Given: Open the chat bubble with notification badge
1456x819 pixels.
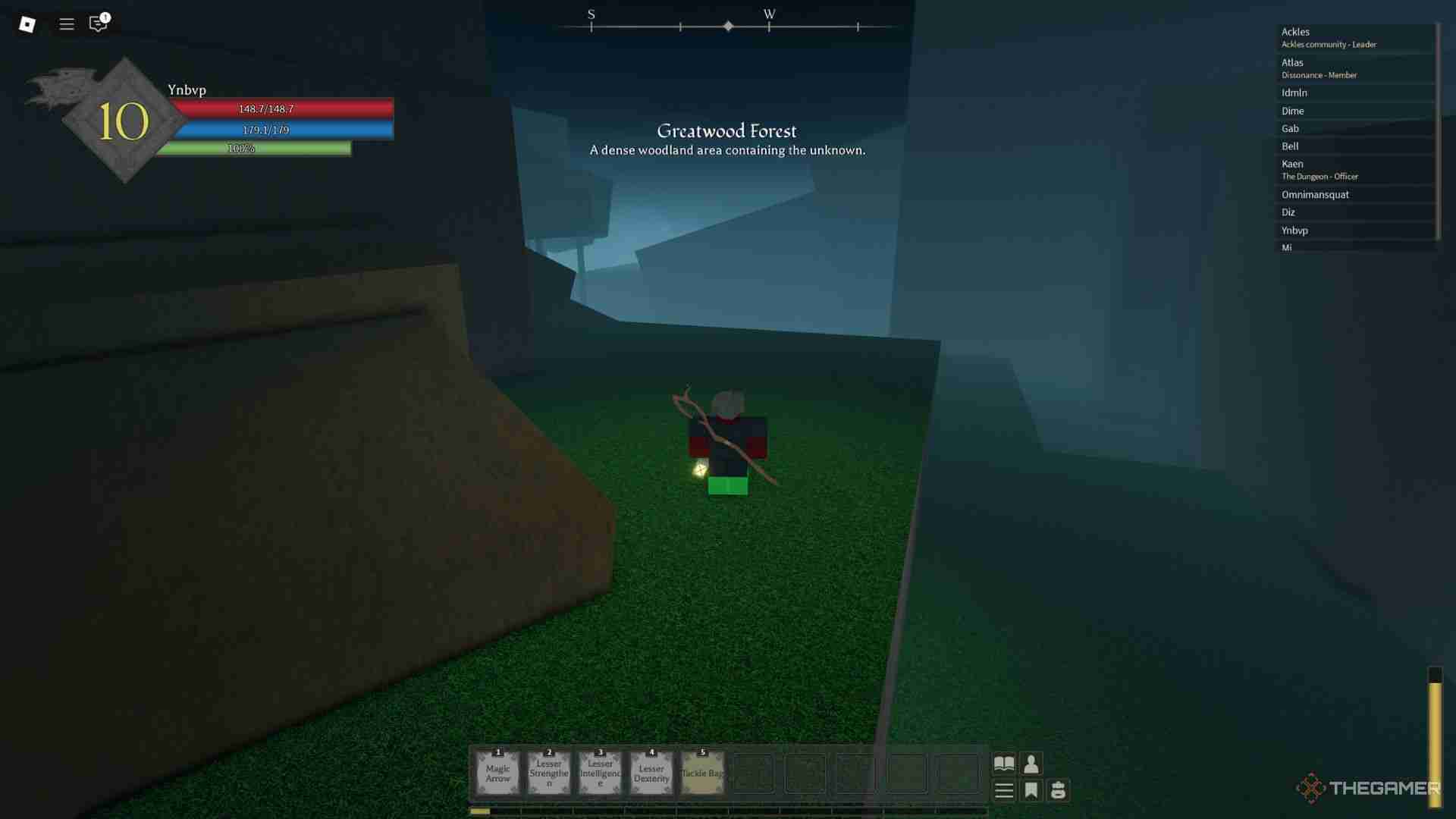Looking at the screenshot, I should (x=96, y=25).
